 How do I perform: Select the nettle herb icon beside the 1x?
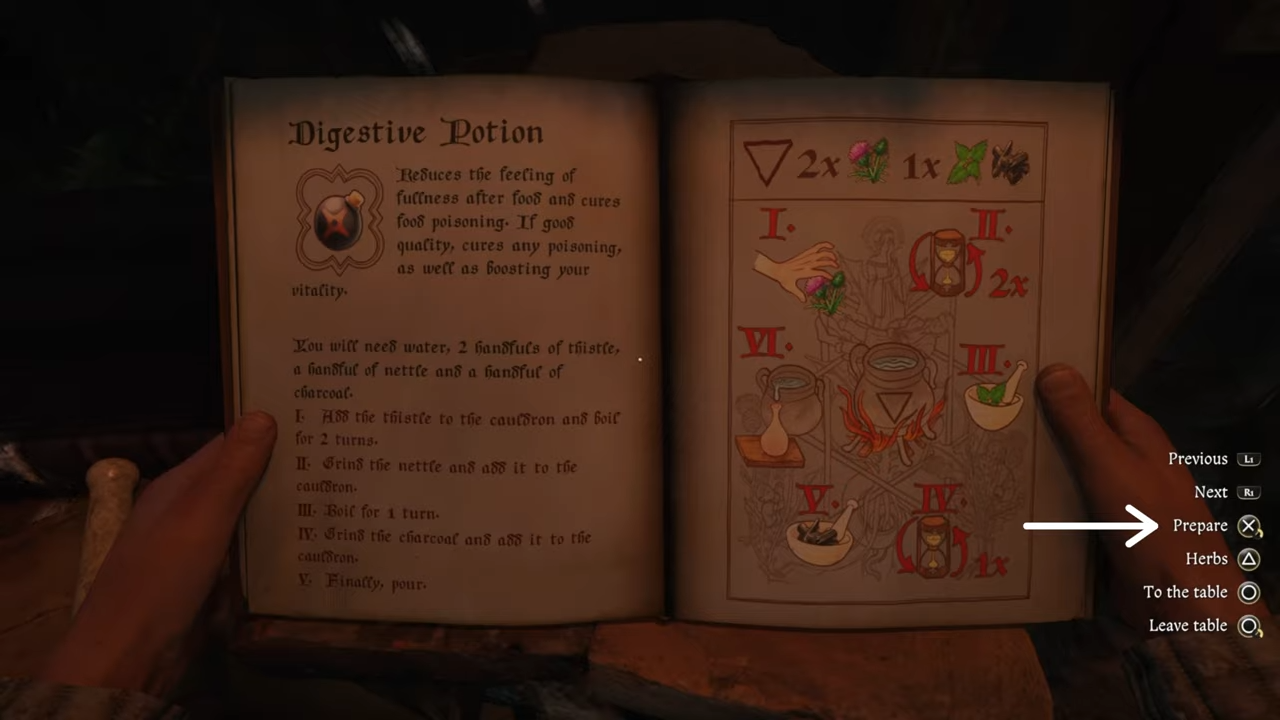pos(965,163)
